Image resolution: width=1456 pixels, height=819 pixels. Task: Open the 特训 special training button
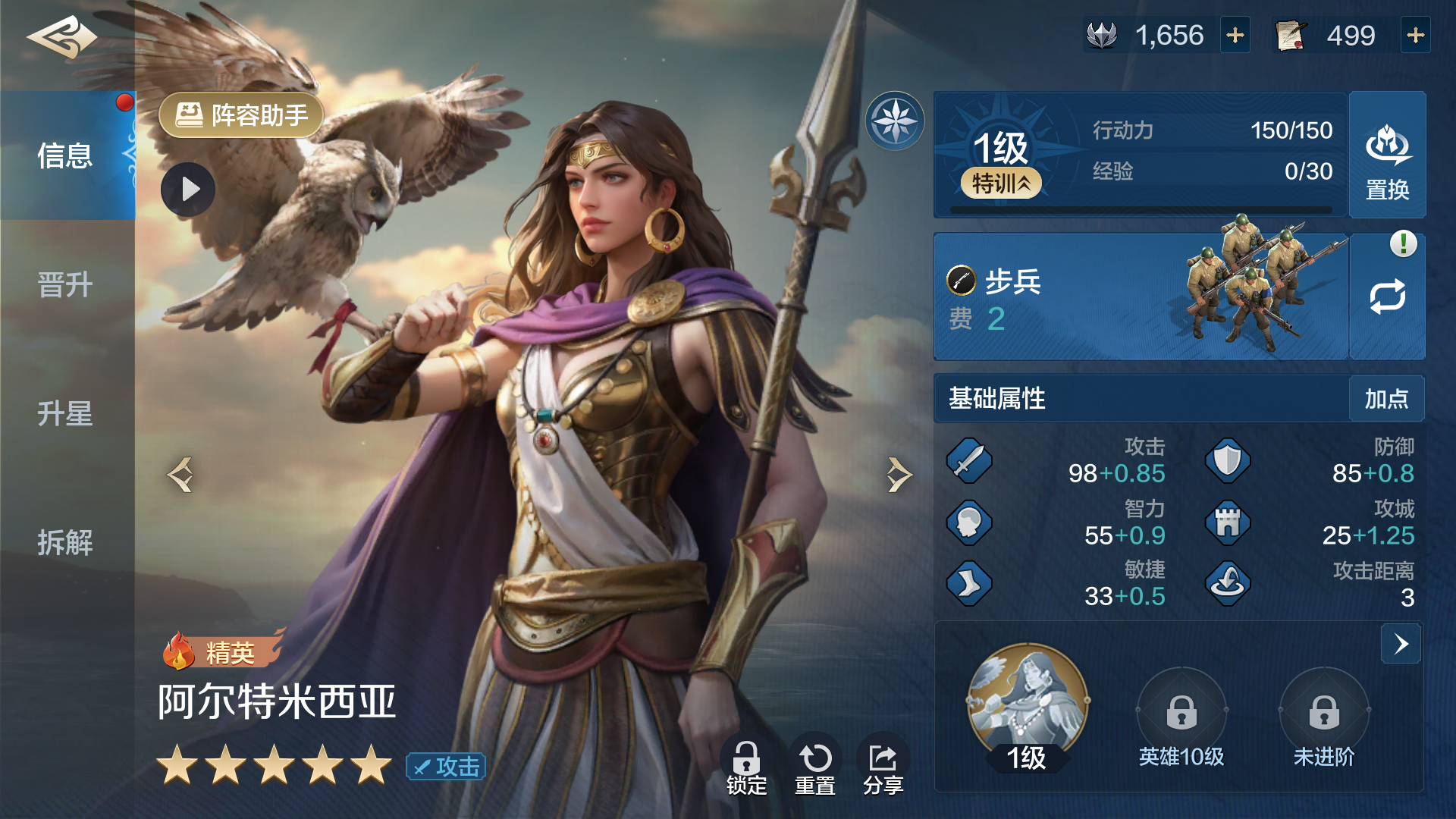click(x=1001, y=184)
